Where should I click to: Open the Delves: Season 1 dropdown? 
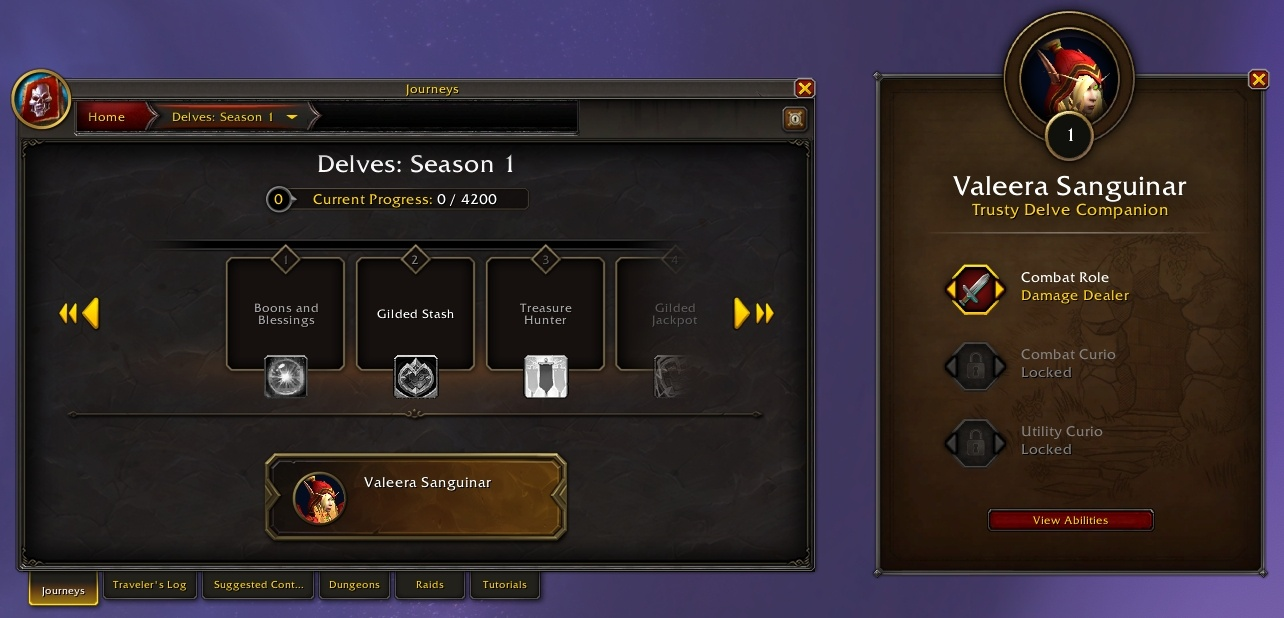tap(292, 117)
